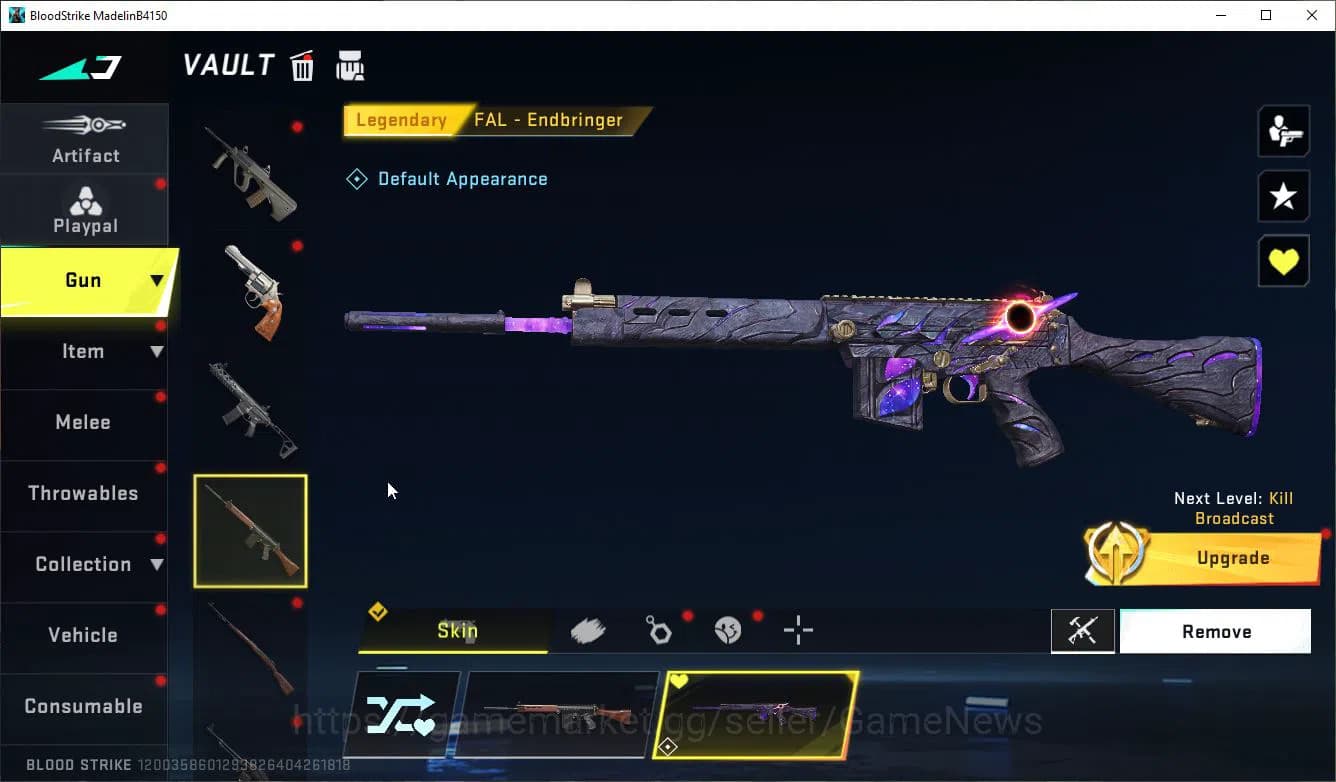Toggle the yellow heart favorite icon
Viewport: 1336px width, 782px height.
click(x=1283, y=261)
